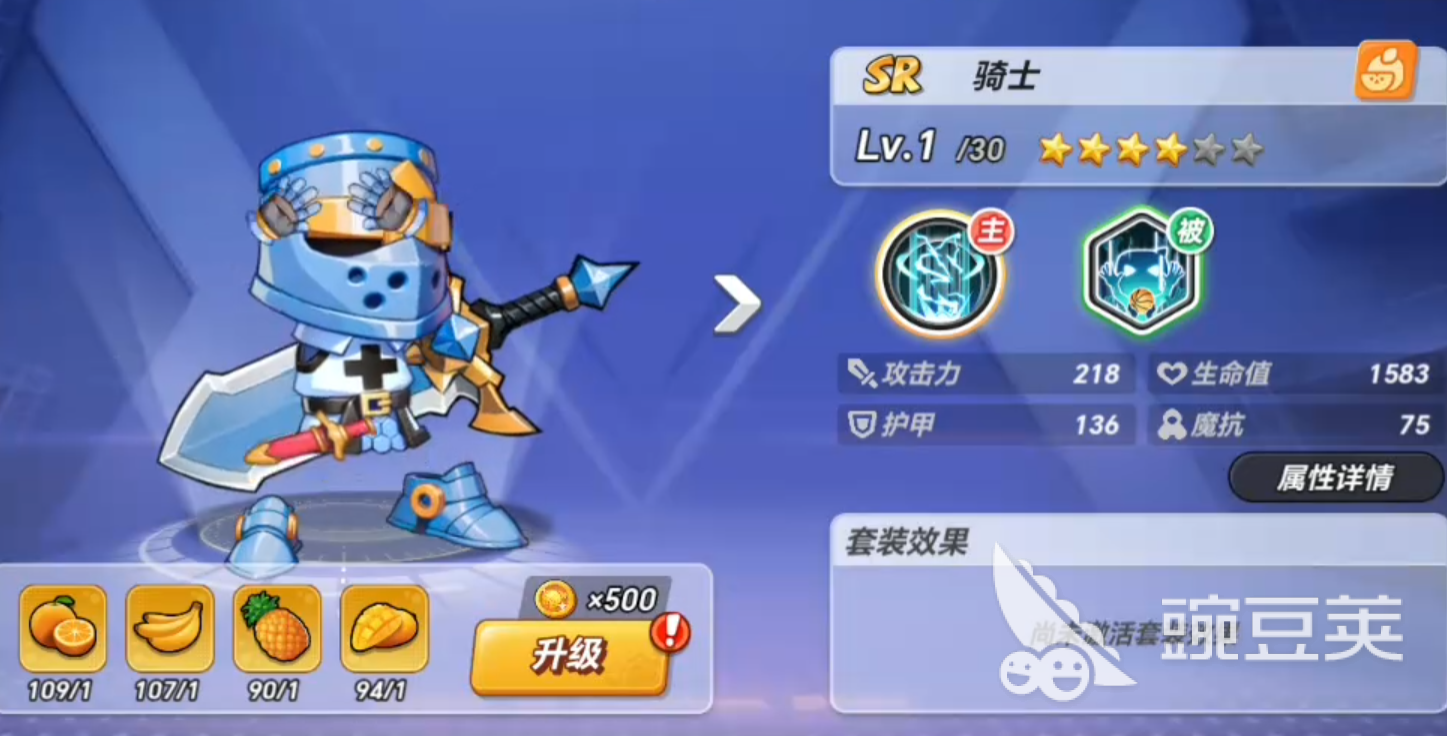Select the pineapple material icon showing 90/1
The width and height of the screenshot is (1447, 736).
tap(277, 628)
